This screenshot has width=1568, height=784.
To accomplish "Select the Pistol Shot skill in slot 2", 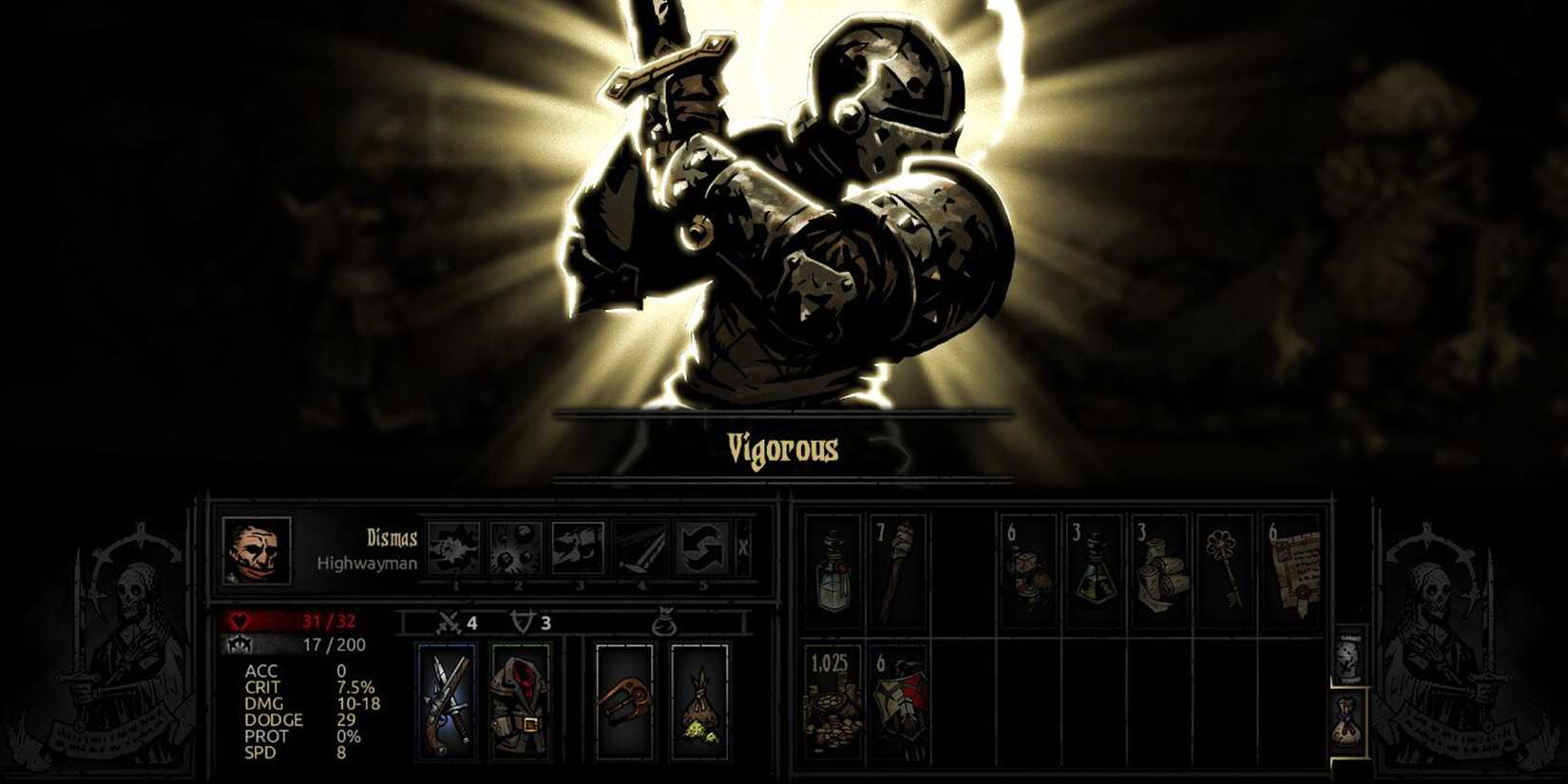I will coord(515,546).
